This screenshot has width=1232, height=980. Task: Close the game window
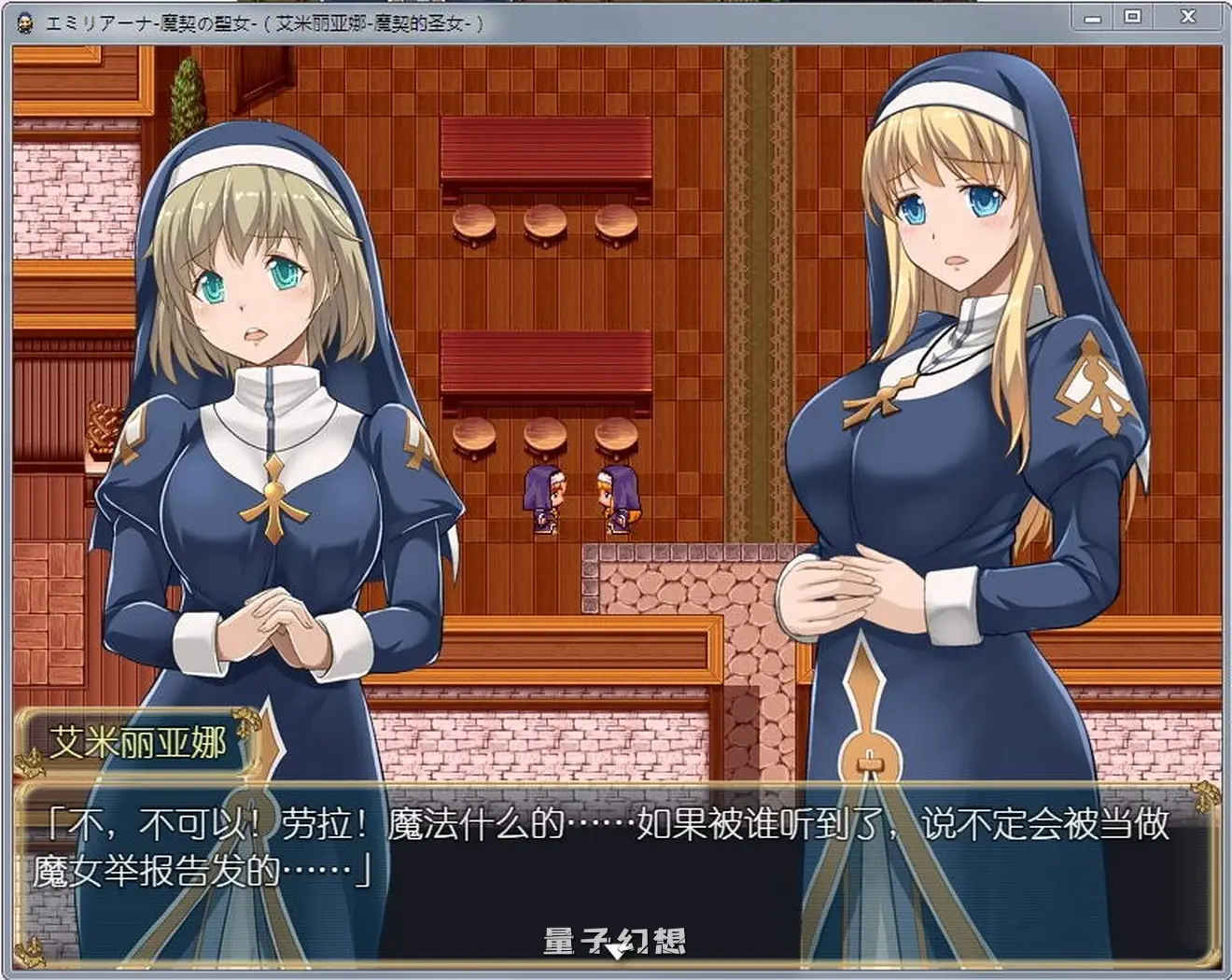click(x=1187, y=18)
